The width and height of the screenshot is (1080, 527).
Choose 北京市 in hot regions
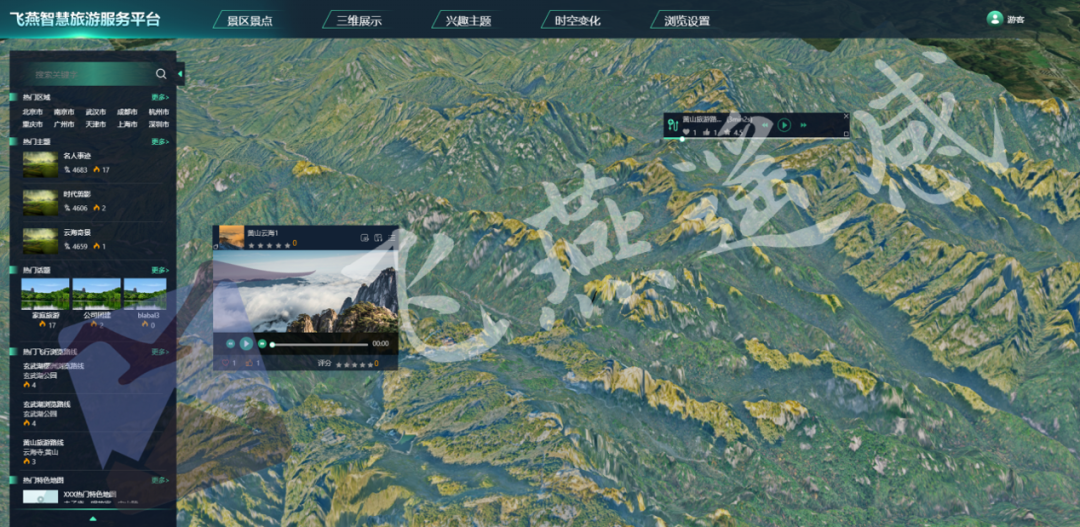coord(33,113)
